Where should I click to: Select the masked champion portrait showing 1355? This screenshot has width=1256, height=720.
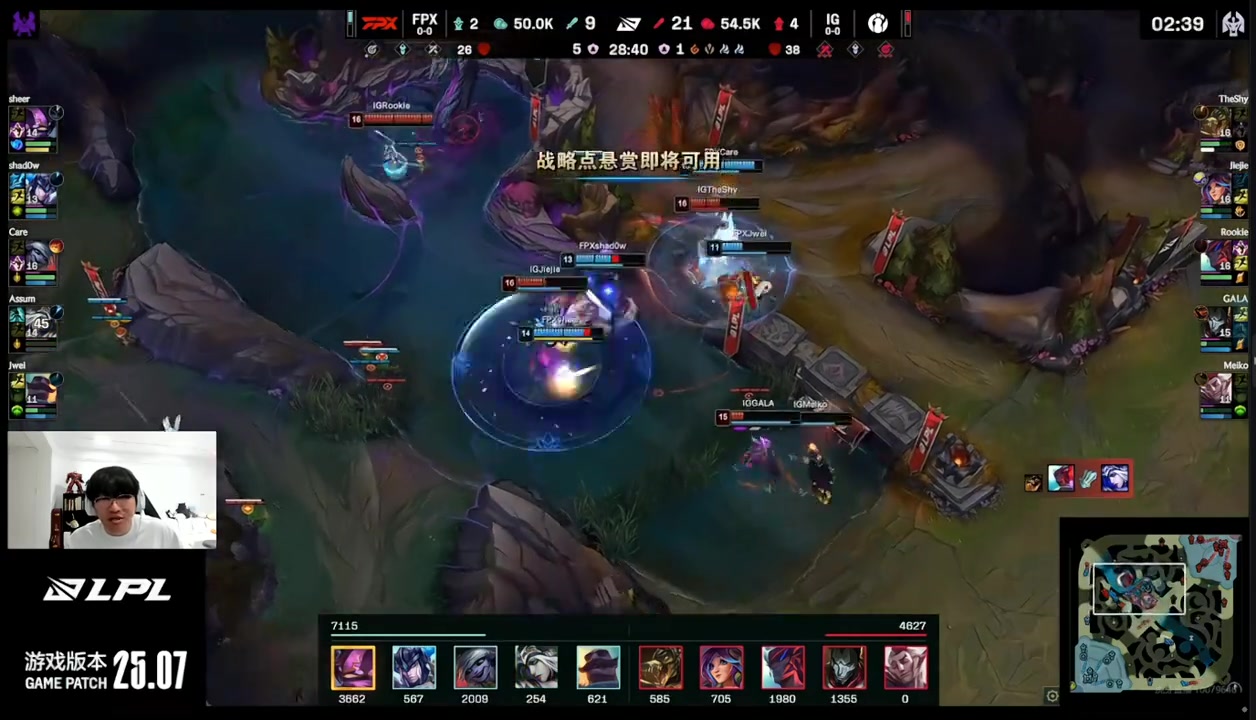[x=844, y=668]
